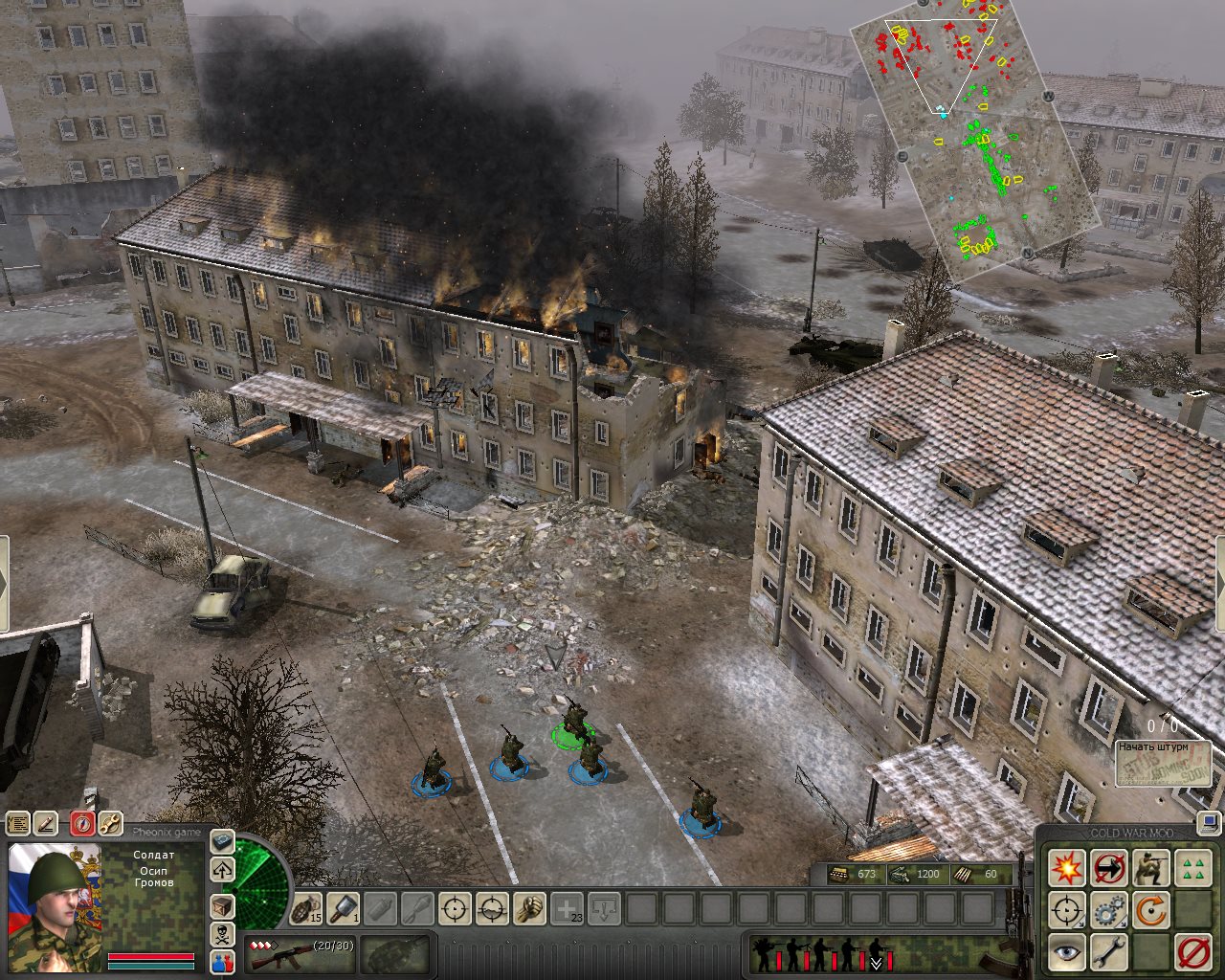Click the Начать штурм button
The image size is (1225, 980).
coord(1163,763)
